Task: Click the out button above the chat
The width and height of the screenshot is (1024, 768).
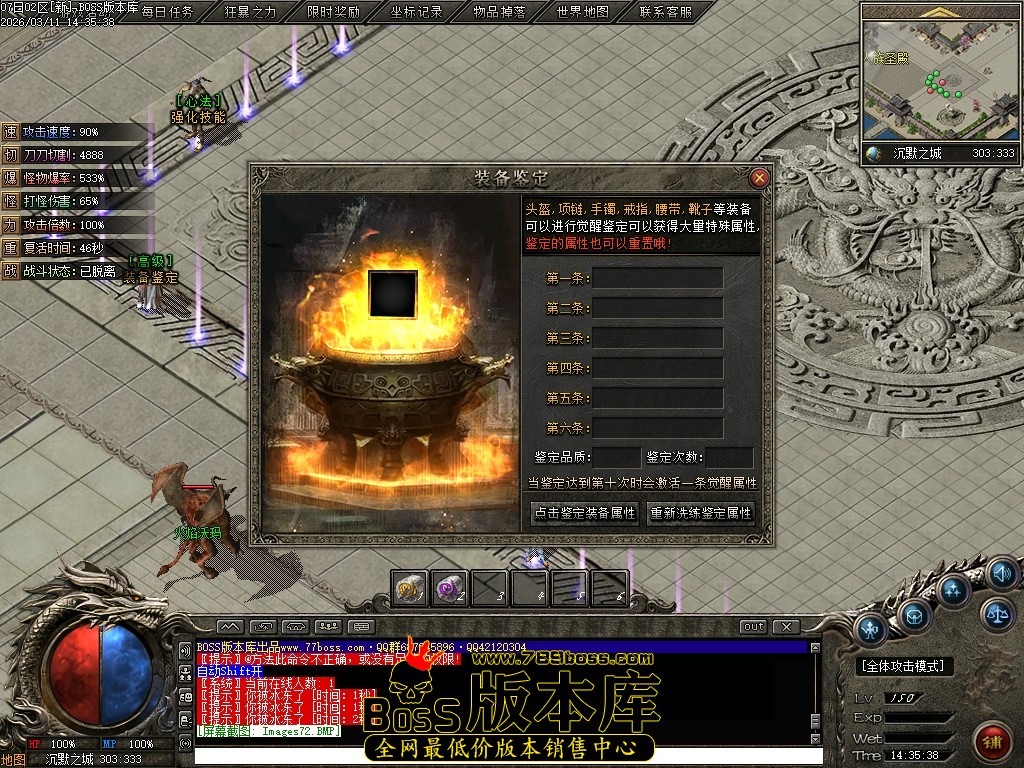Action: click(753, 627)
